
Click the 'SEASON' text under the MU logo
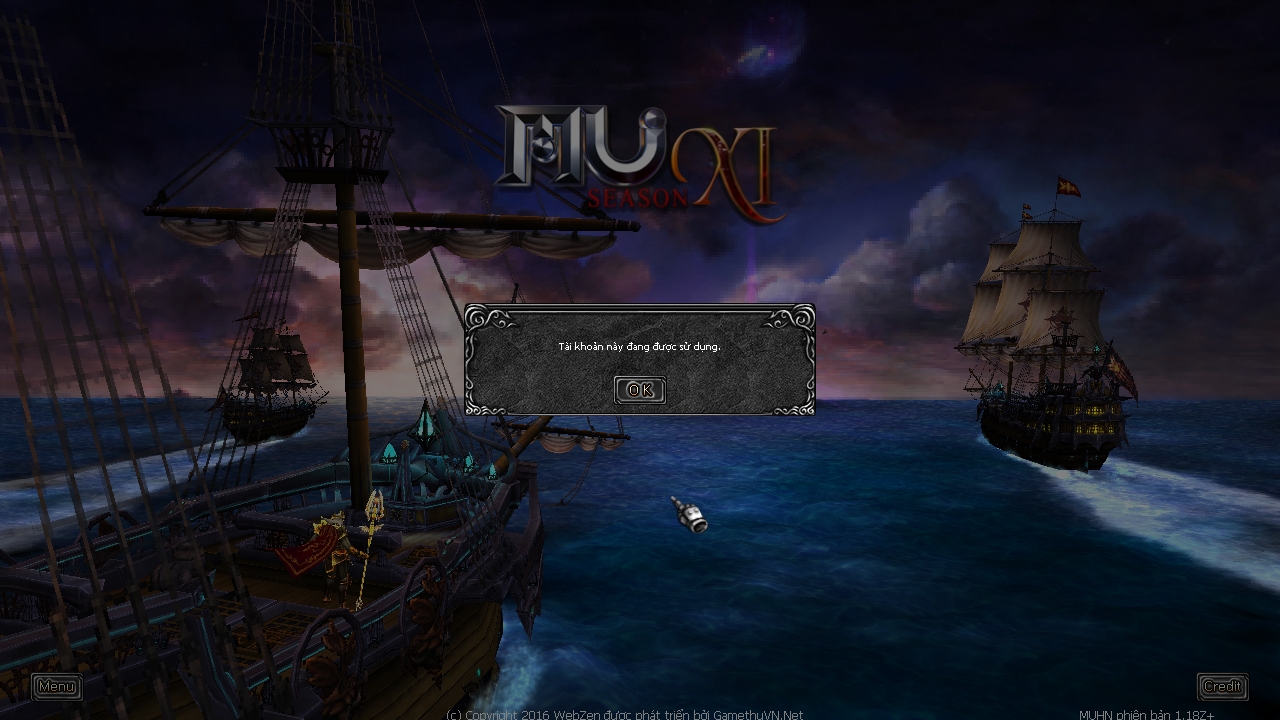(x=637, y=198)
